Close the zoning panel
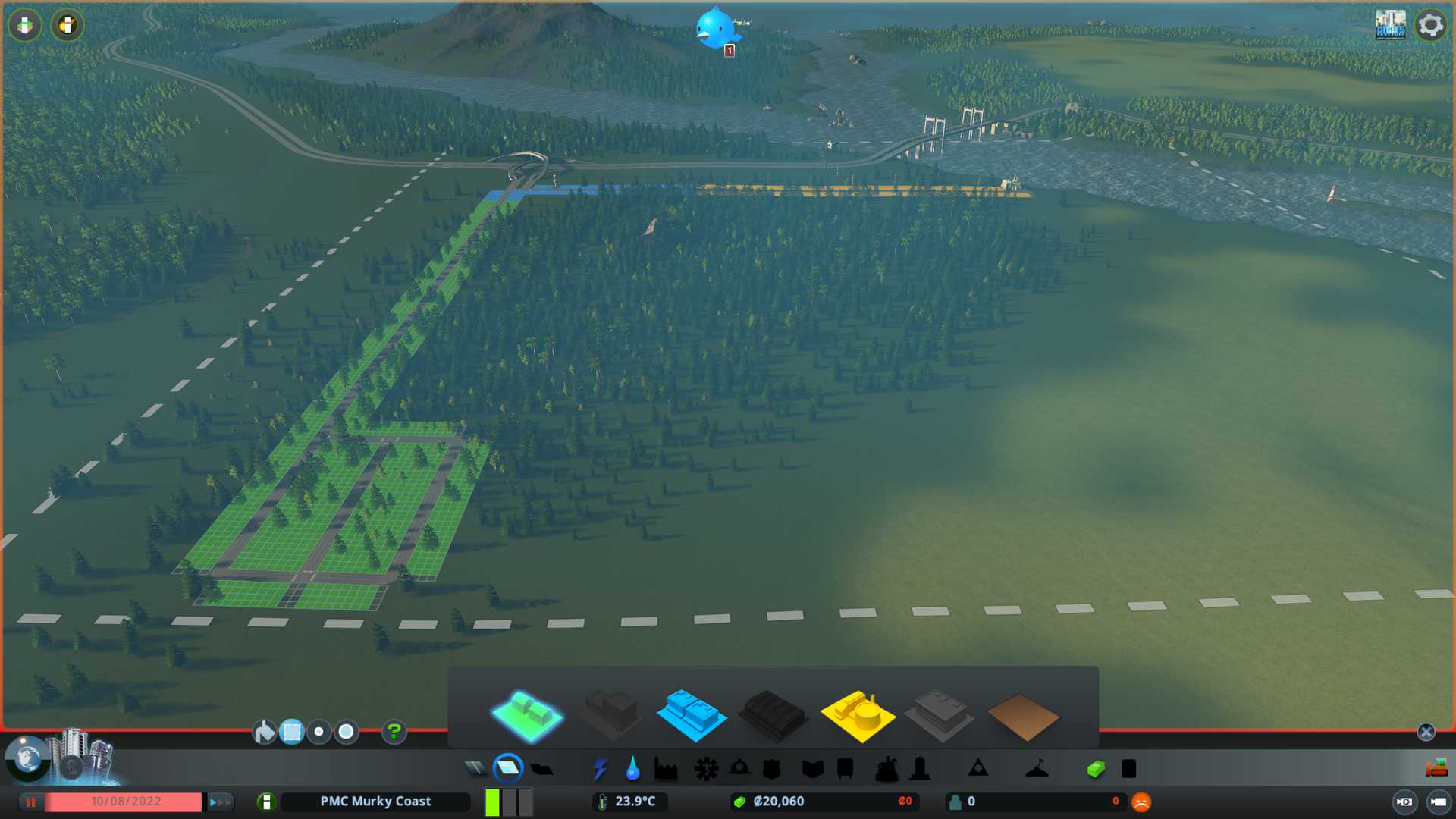This screenshot has width=1456, height=819. pos(1426,732)
